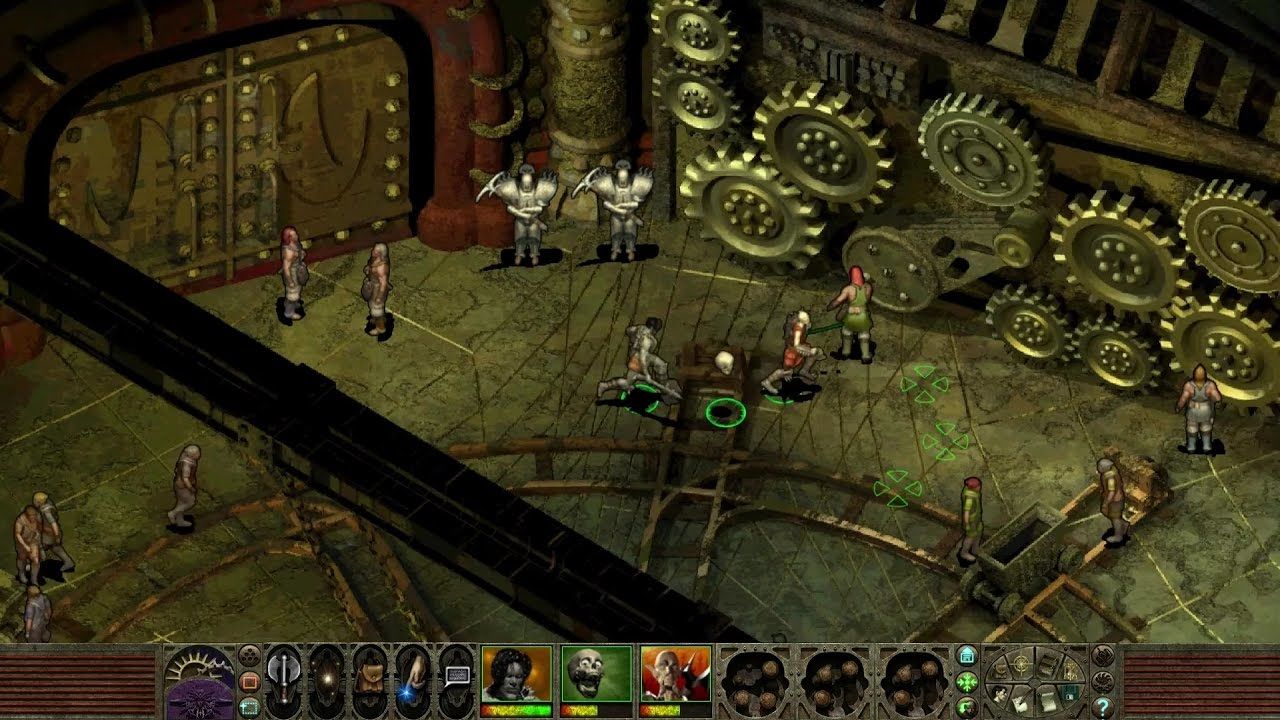Select Morte's skull portrait
This screenshot has height=720, width=1280.
coord(596,673)
